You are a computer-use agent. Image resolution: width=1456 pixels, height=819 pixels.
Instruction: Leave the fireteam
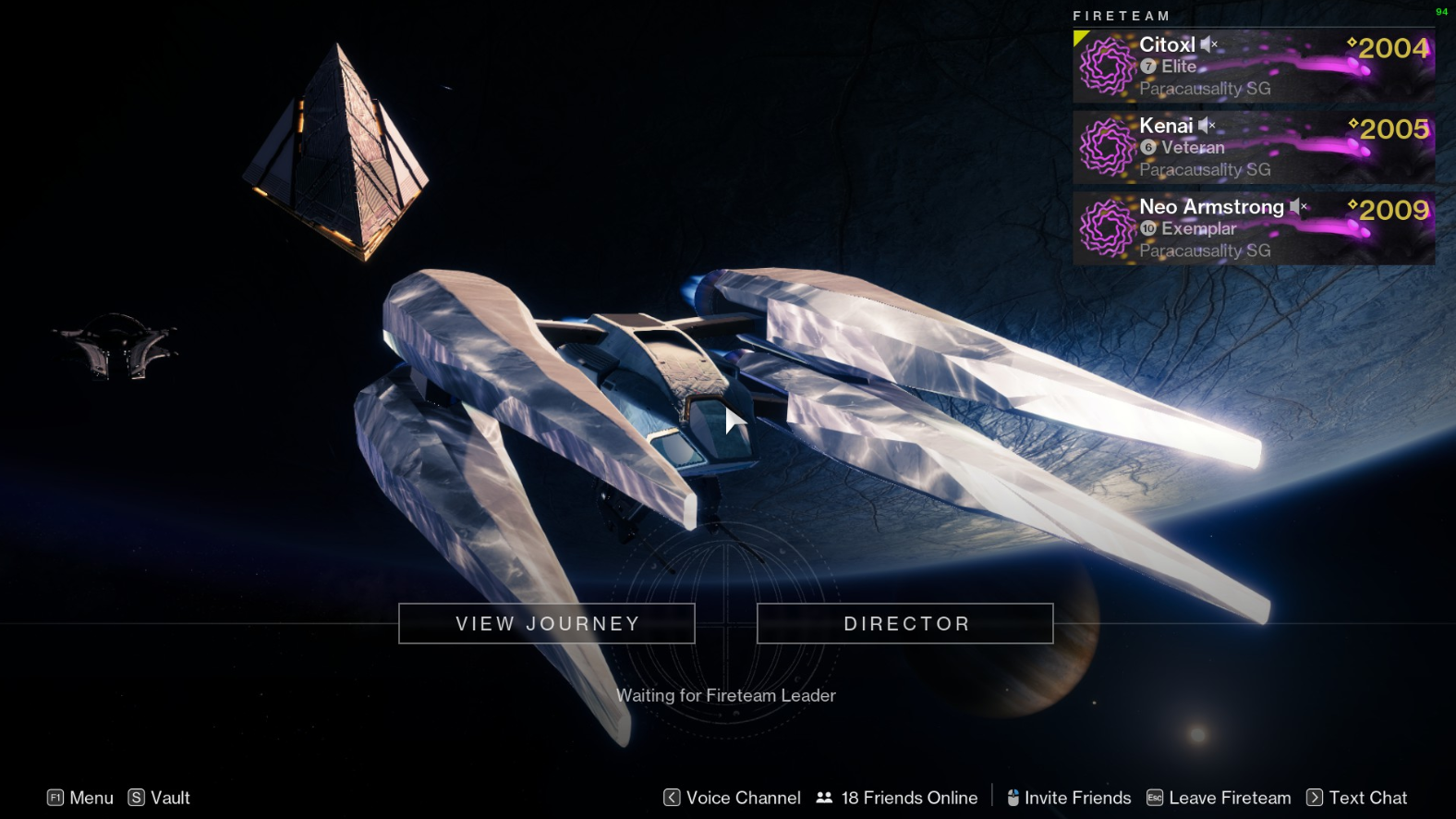pyautogui.click(x=1219, y=798)
